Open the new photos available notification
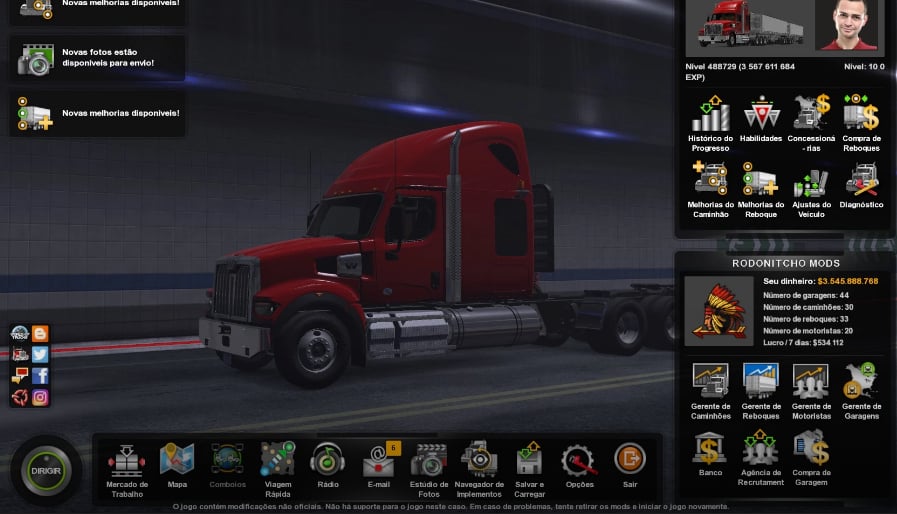This screenshot has width=897, height=514. coord(98,58)
